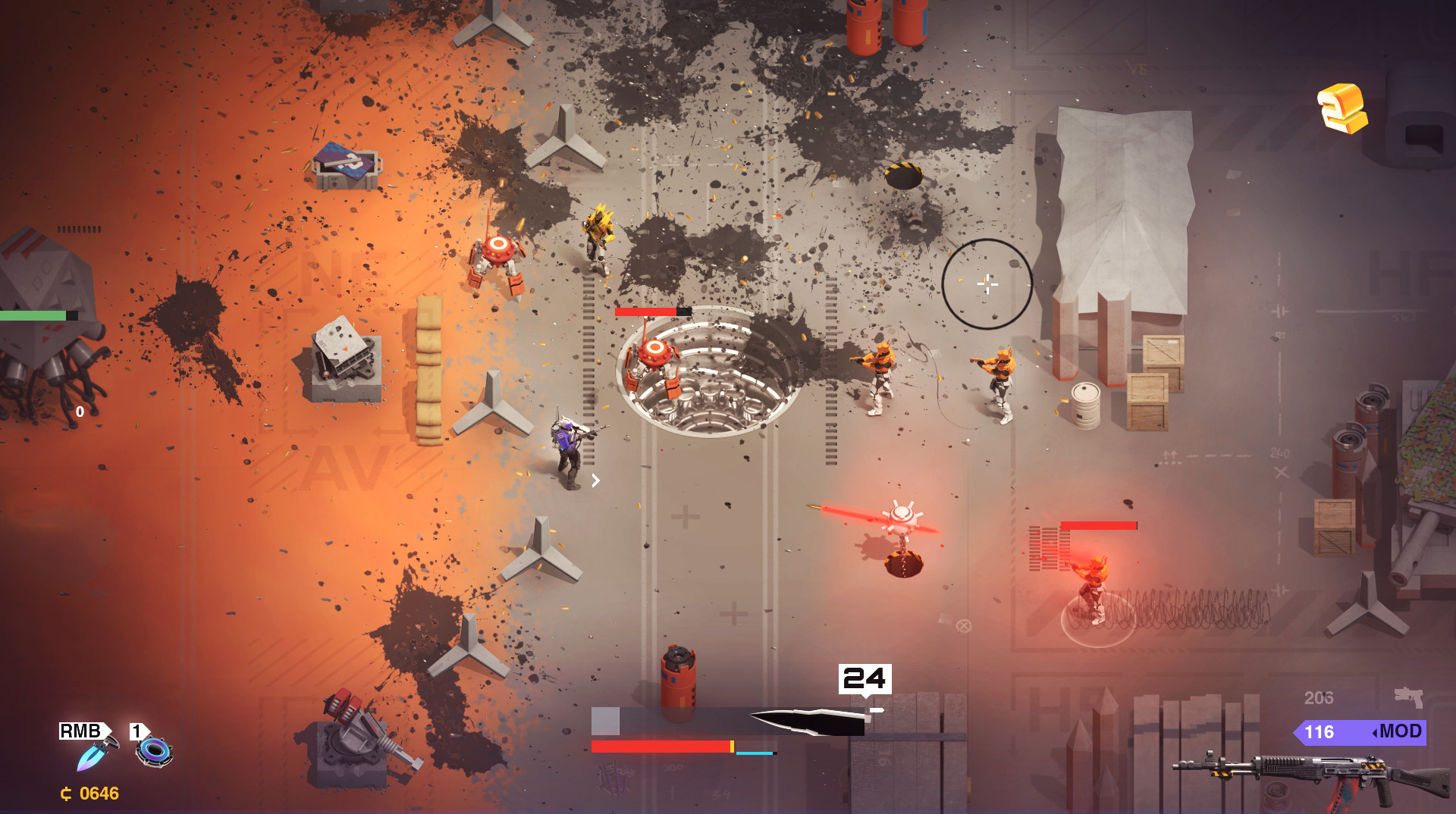Click the RMB label arrow tag
The height and width of the screenshot is (814, 1456).
click(x=80, y=732)
